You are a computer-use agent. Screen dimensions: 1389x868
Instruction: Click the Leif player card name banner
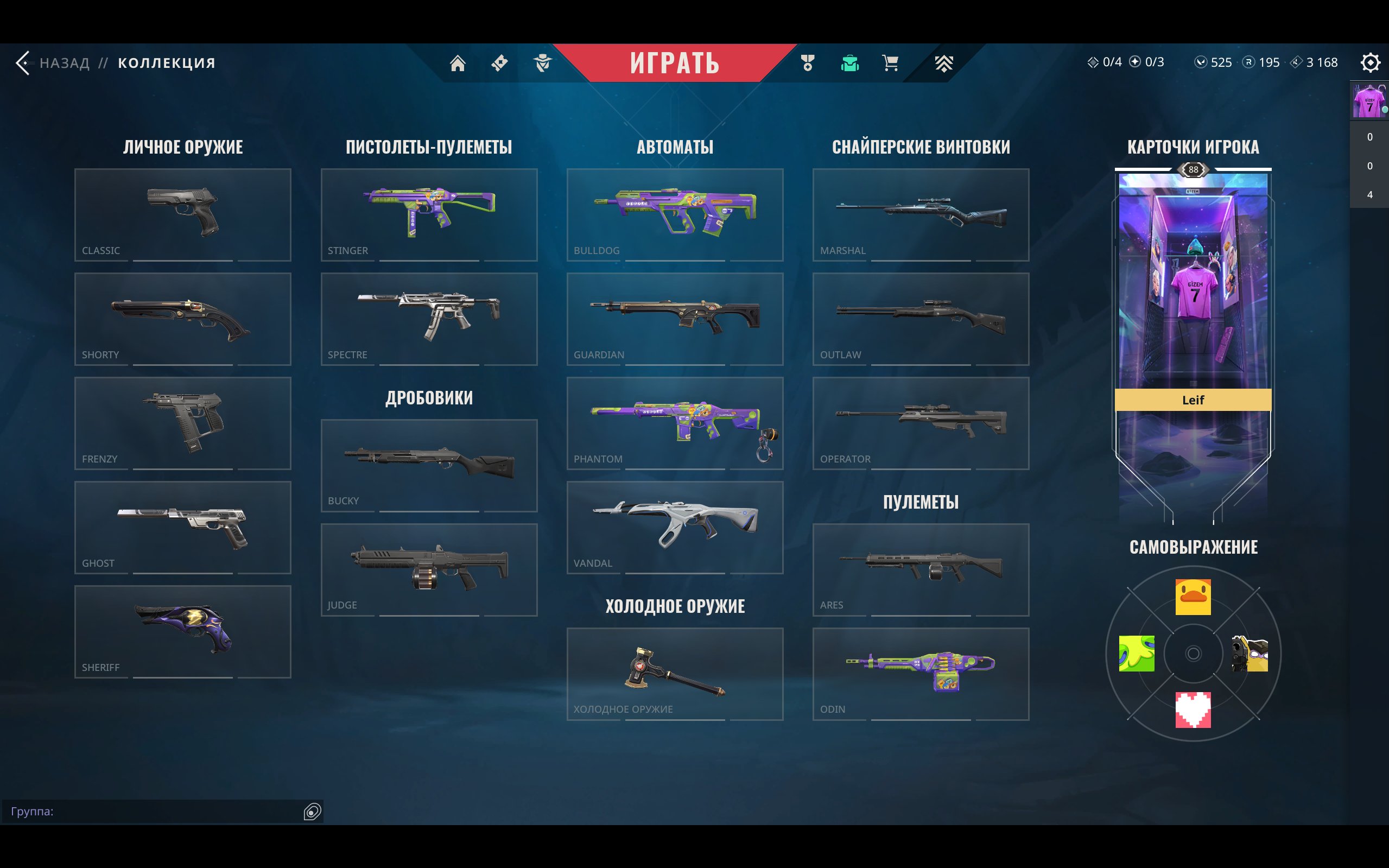click(x=1194, y=400)
